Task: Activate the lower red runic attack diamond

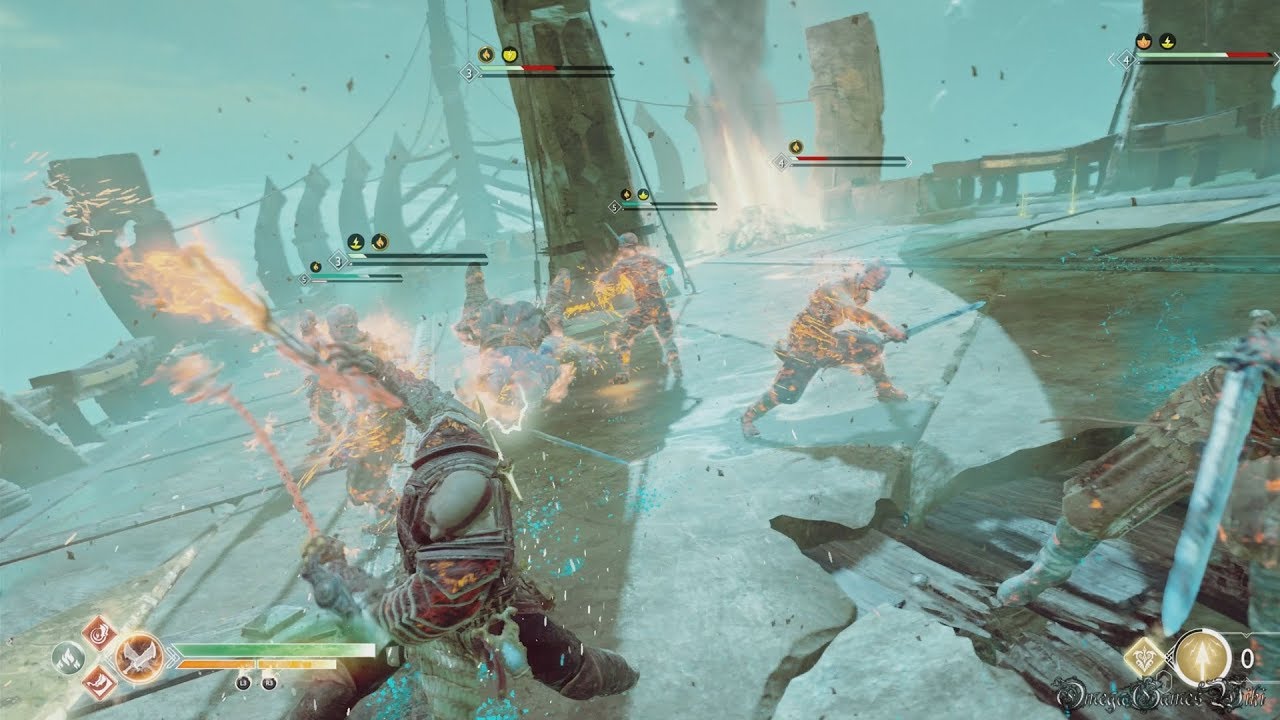Action: (x=99, y=683)
